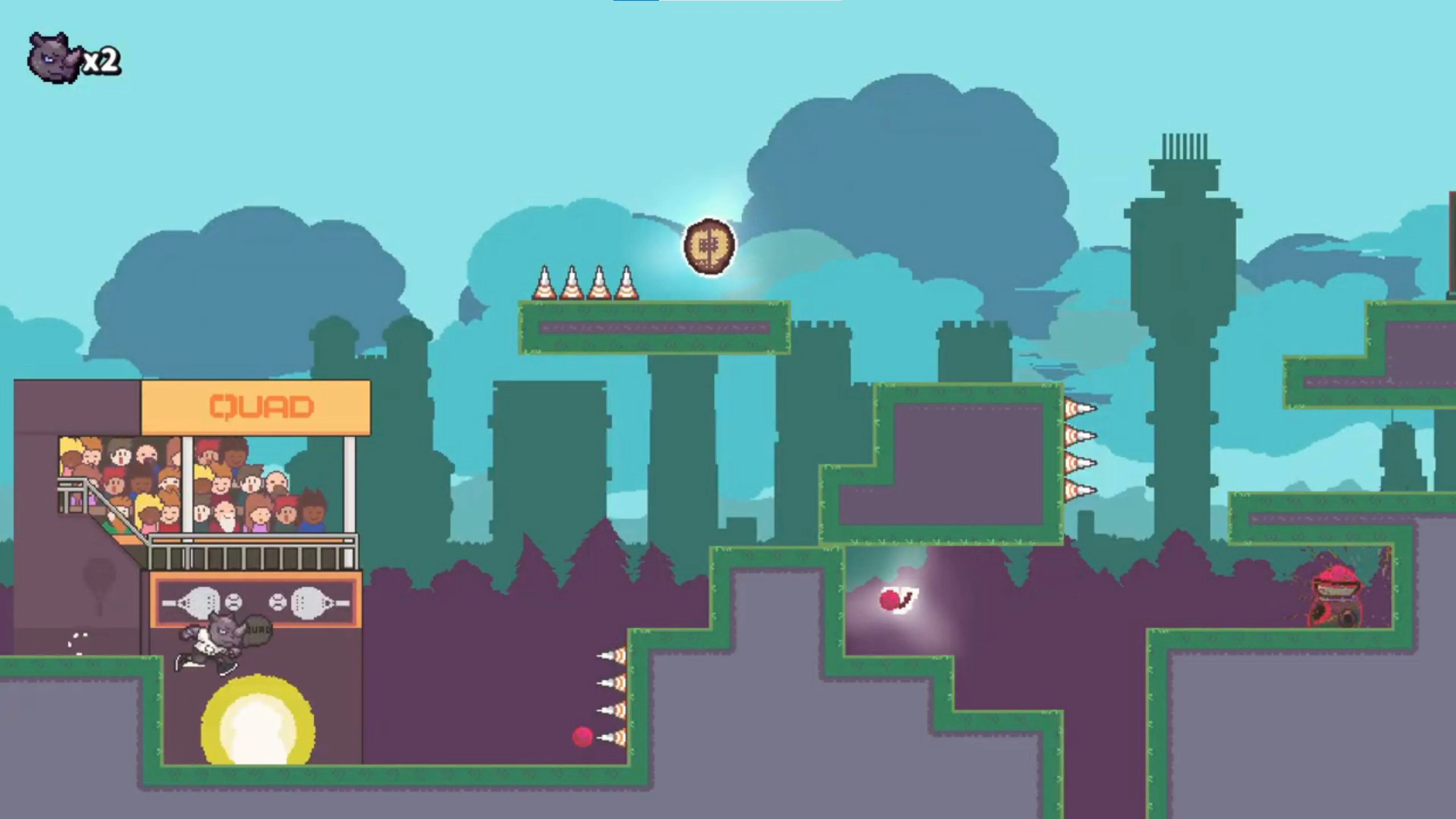Screen dimensions: 1456x819
Task: Click the floating cookie collectible in the sky
Action: click(708, 246)
